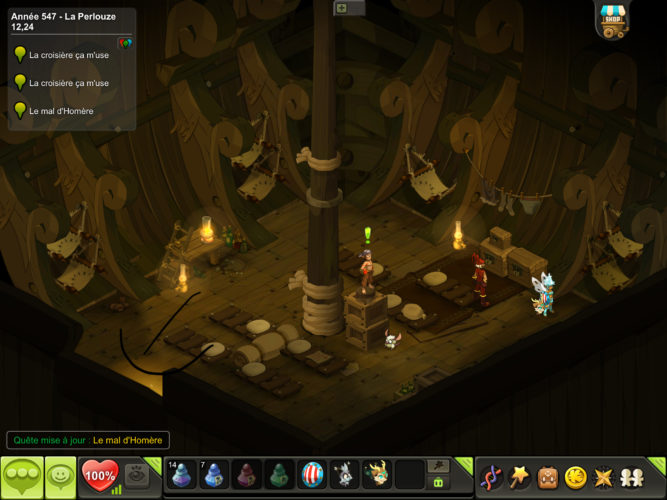Select the dark red potion slot
Image resolution: width=667 pixels, height=500 pixels.
pyautogui.click(x=247, y=475)
